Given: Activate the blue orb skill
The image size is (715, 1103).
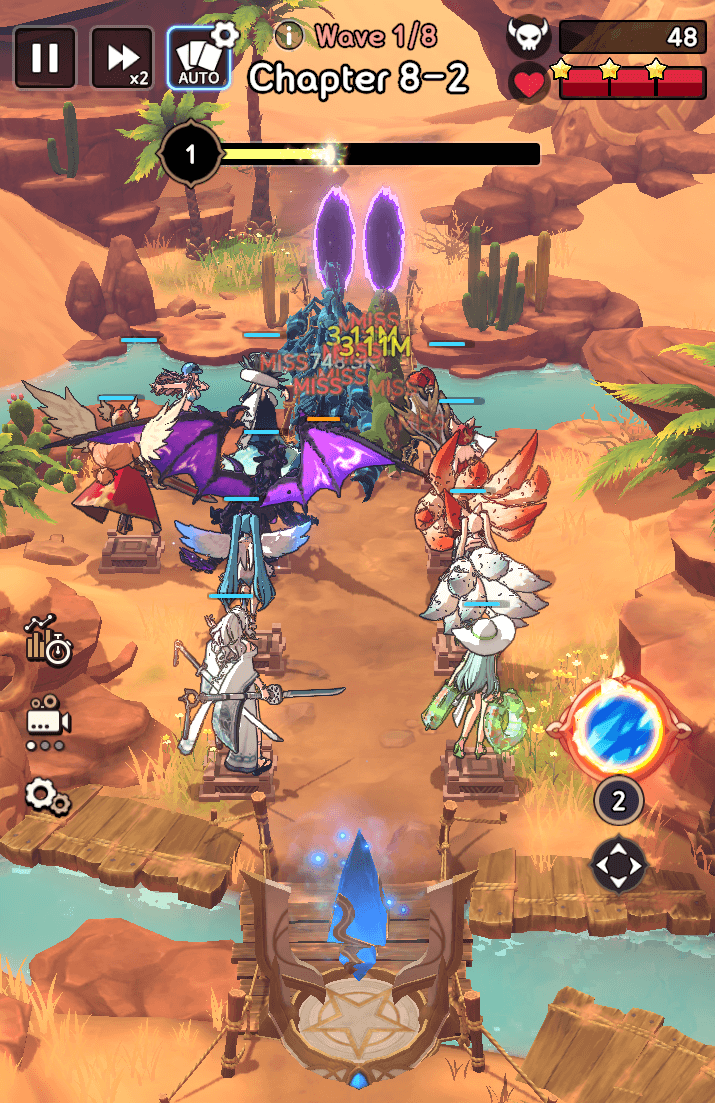Looking at the screenshot, I should tap(618, 726).
